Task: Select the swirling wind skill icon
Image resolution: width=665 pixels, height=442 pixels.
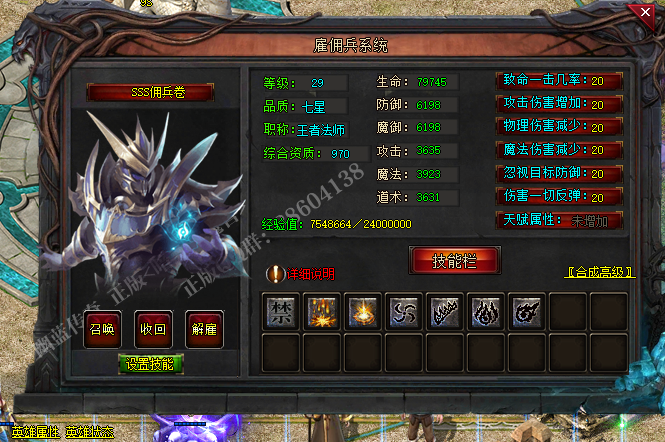Action: [x=401, y=311]
